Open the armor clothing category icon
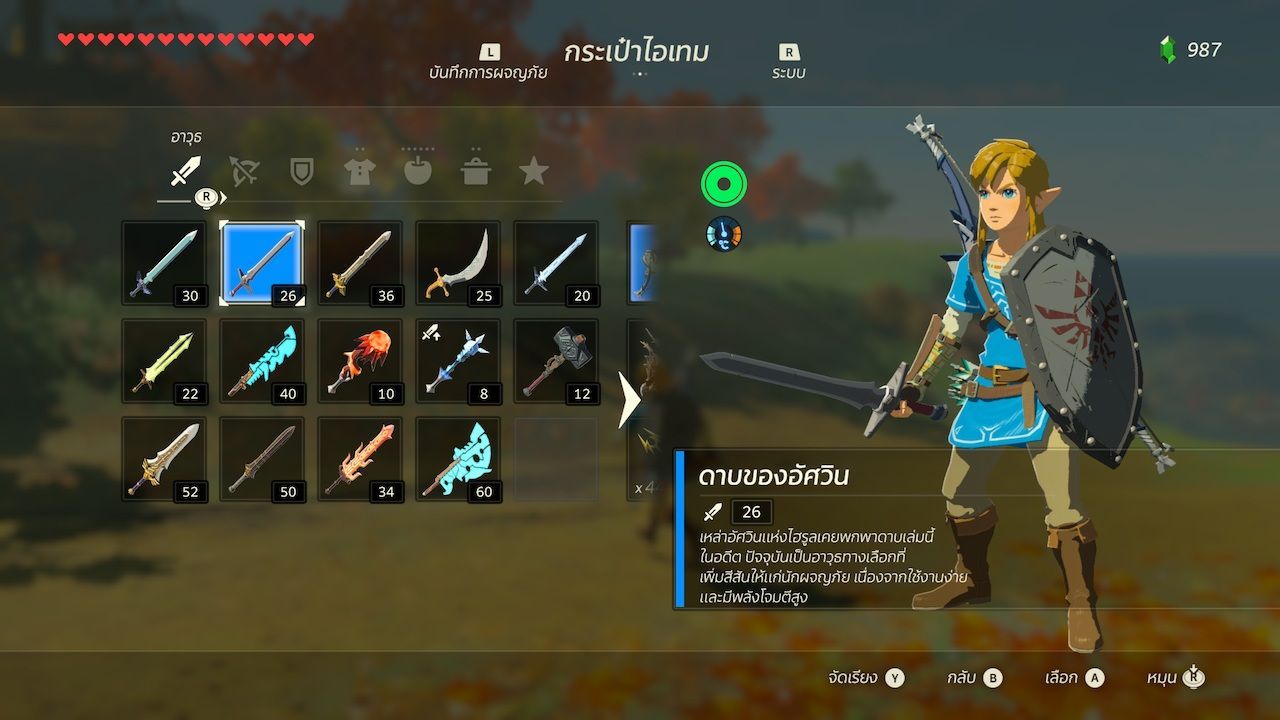 pos(359,170)
